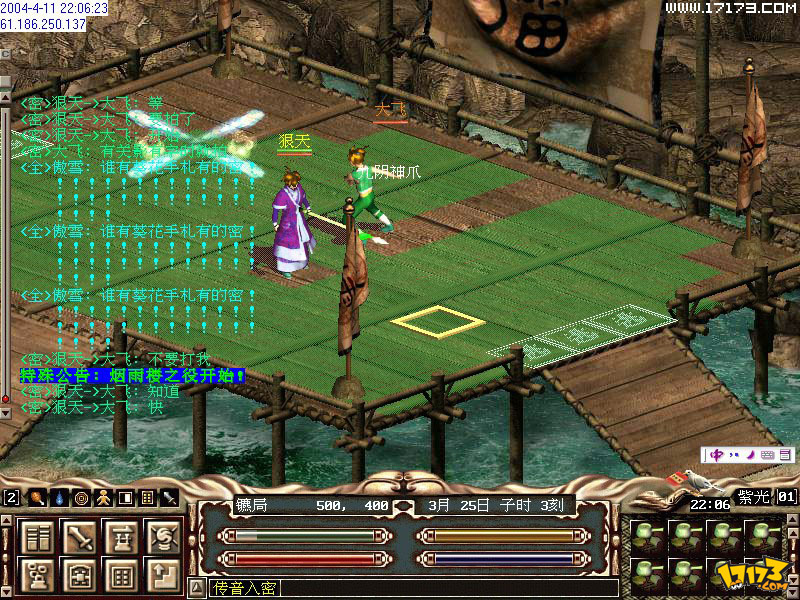Click the yellow grid panel icon
800x600 pixels.
tap(147, 497)
